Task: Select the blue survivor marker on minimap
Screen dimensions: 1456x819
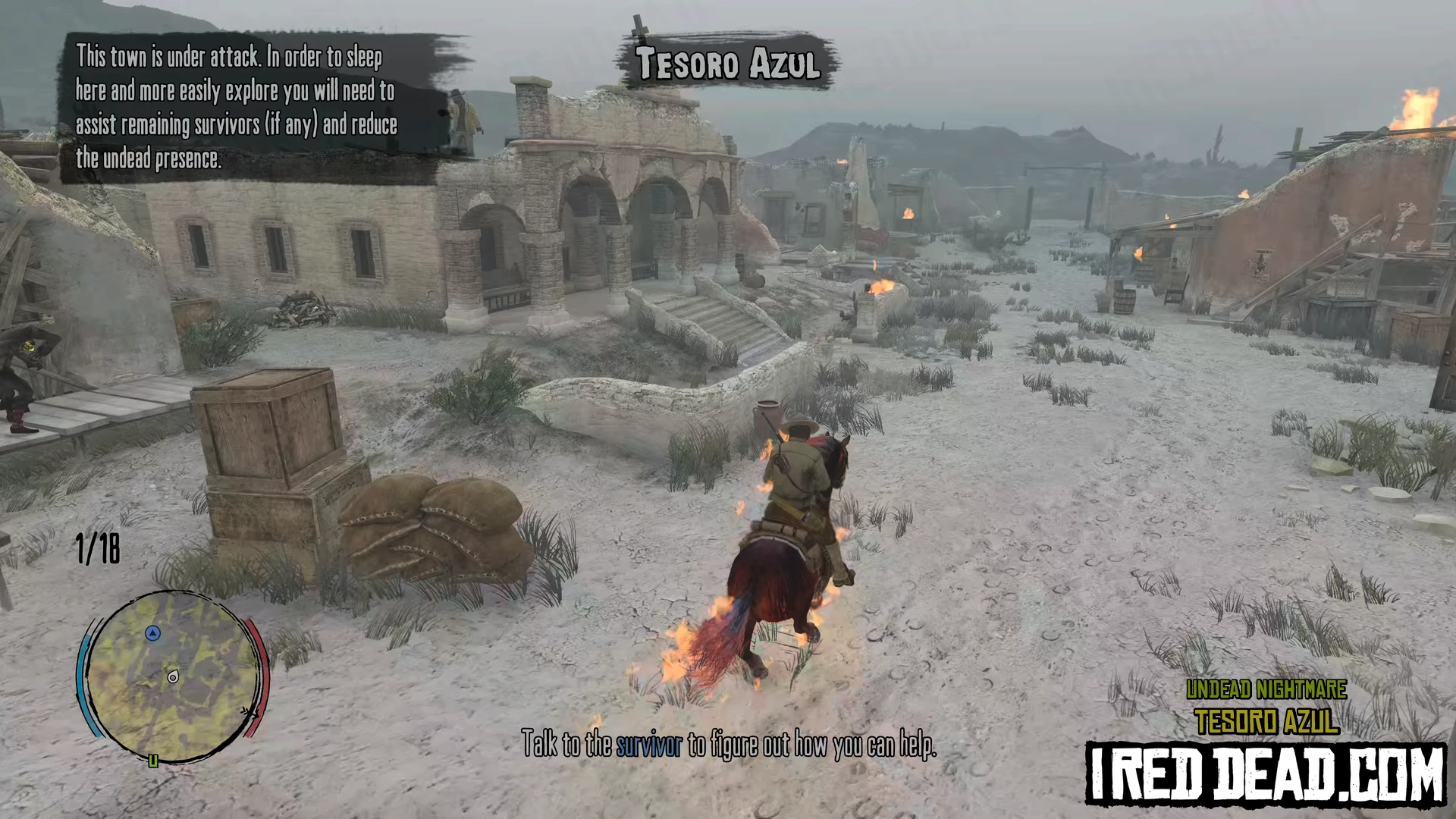Action: click(x=153, y=632)
